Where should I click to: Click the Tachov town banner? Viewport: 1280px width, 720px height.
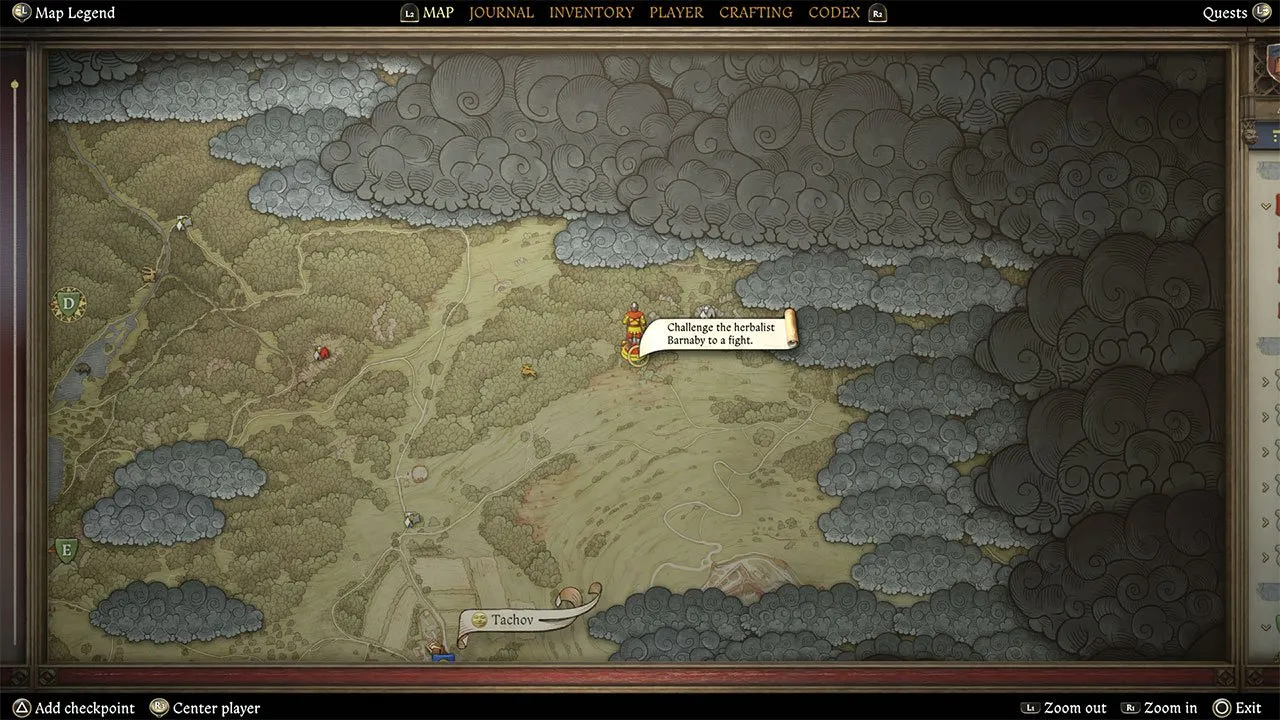click(514, 620)
